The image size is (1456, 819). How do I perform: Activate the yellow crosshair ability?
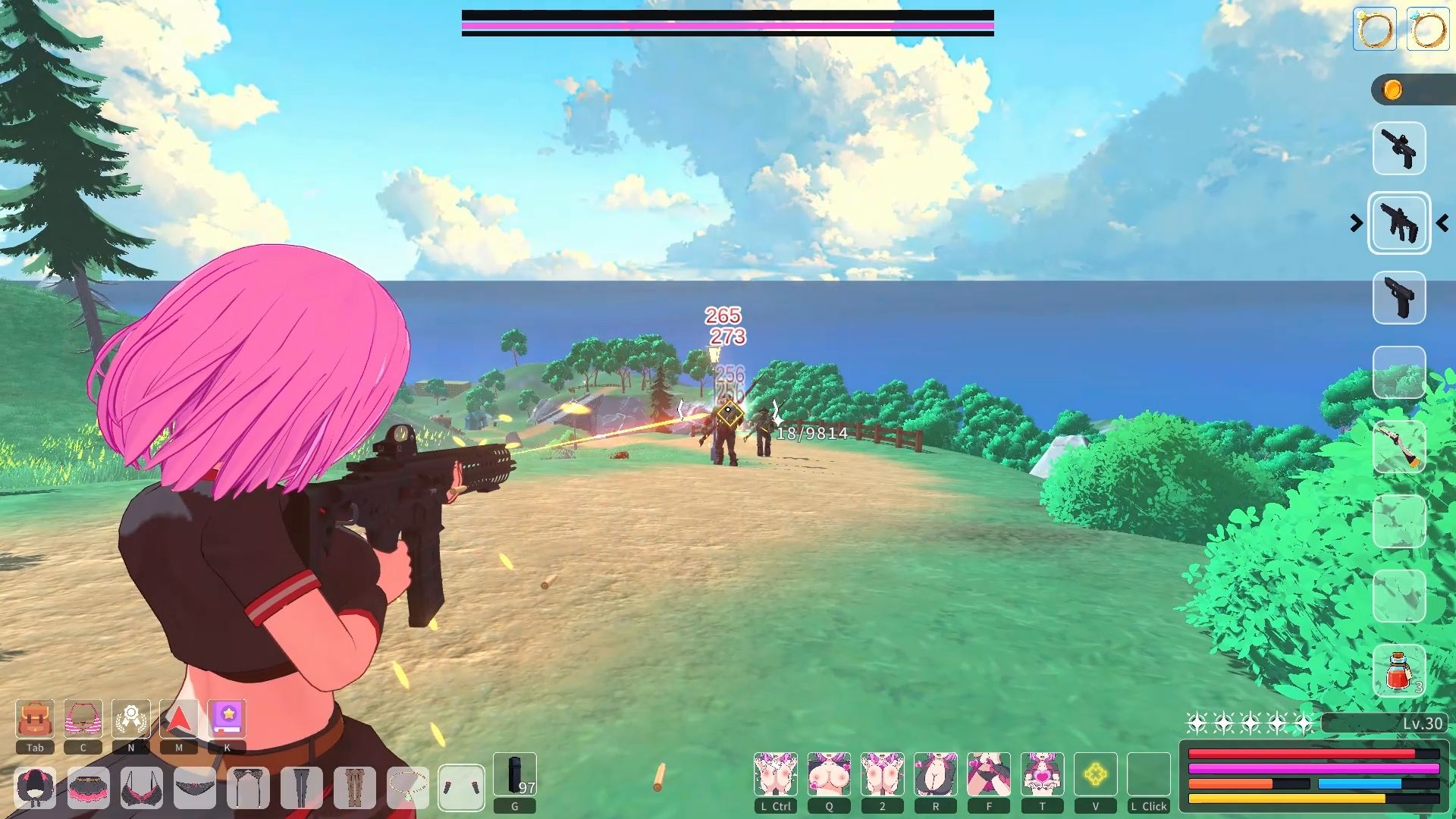1095,774
